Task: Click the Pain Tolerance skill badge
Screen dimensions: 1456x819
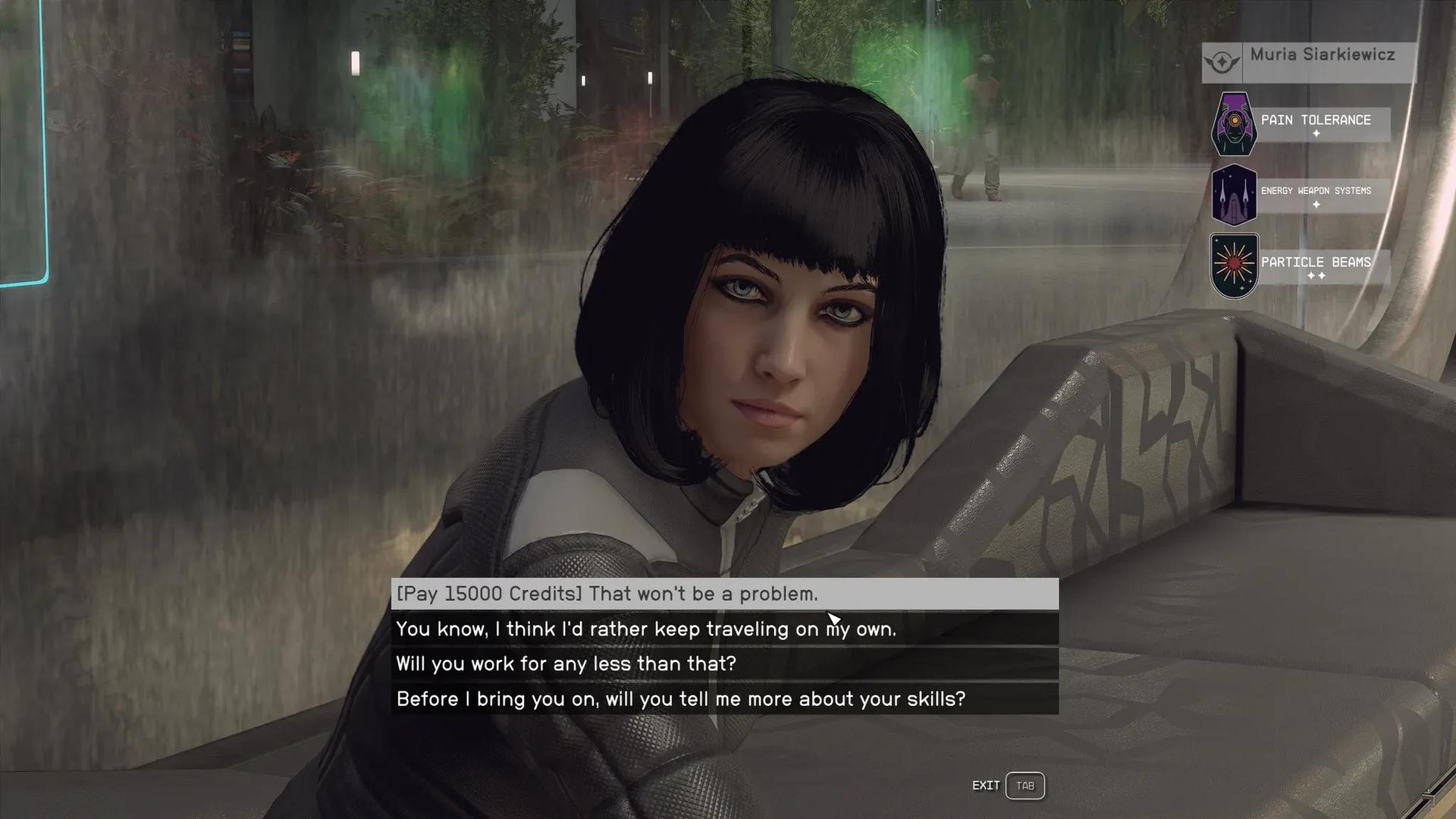Action: tap(1234, 124)
